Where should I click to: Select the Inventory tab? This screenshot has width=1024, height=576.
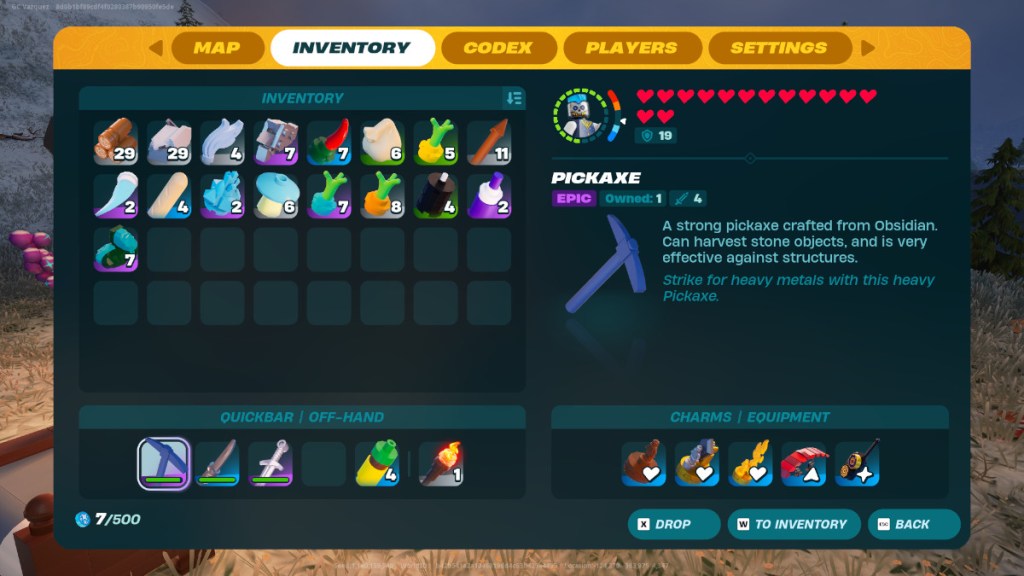(351, 48)
